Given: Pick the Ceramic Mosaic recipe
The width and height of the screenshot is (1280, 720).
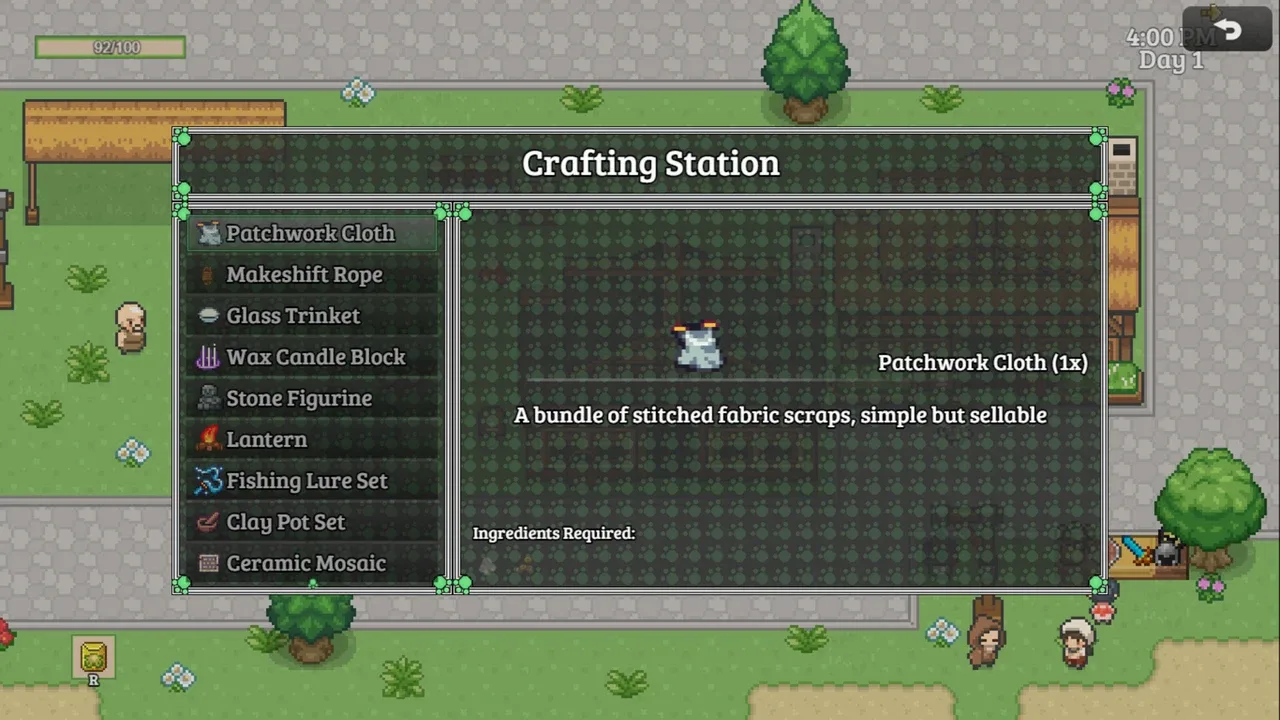Looking at the screenshot, I should (x=305, y=563).
